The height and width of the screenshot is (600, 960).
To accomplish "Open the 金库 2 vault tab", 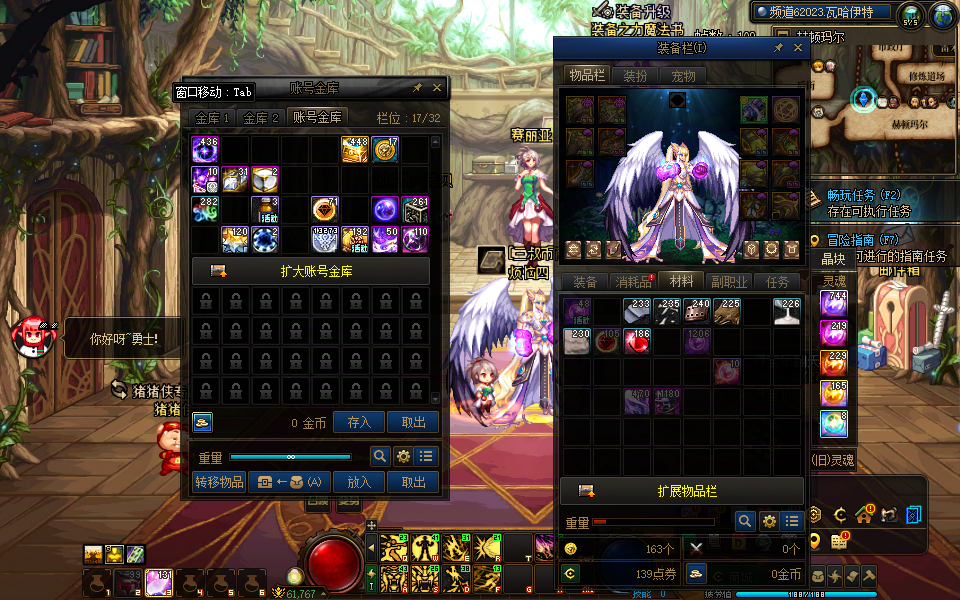I will (x=262, y=118).
